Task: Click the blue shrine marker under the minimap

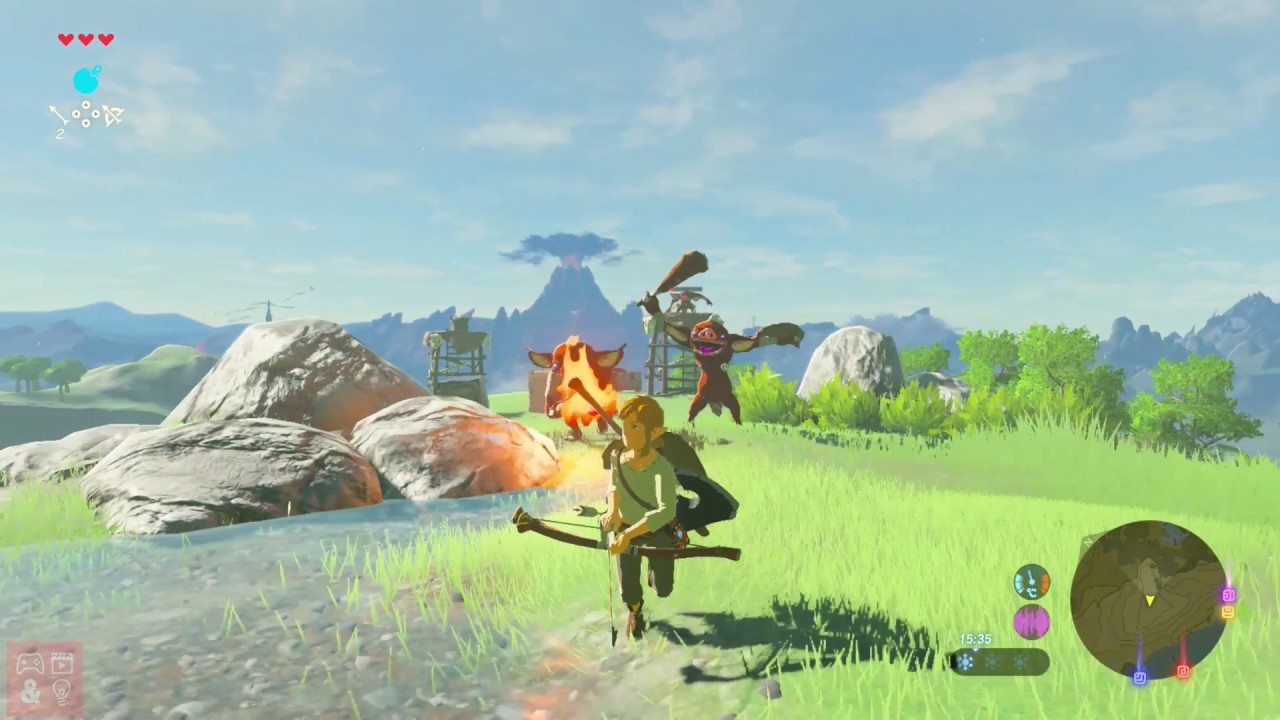Action: tap(1140, 677)
